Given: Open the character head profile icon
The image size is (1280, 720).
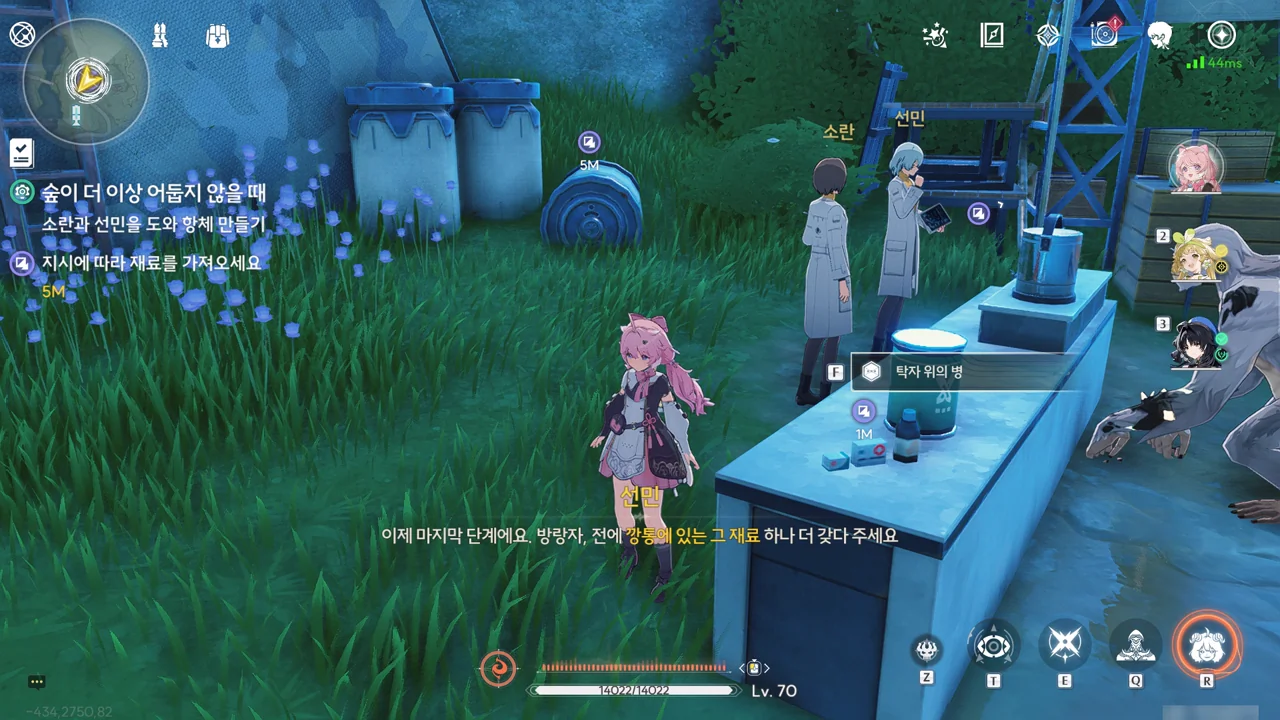Looking at the screenshot, I should point(1160,35).
